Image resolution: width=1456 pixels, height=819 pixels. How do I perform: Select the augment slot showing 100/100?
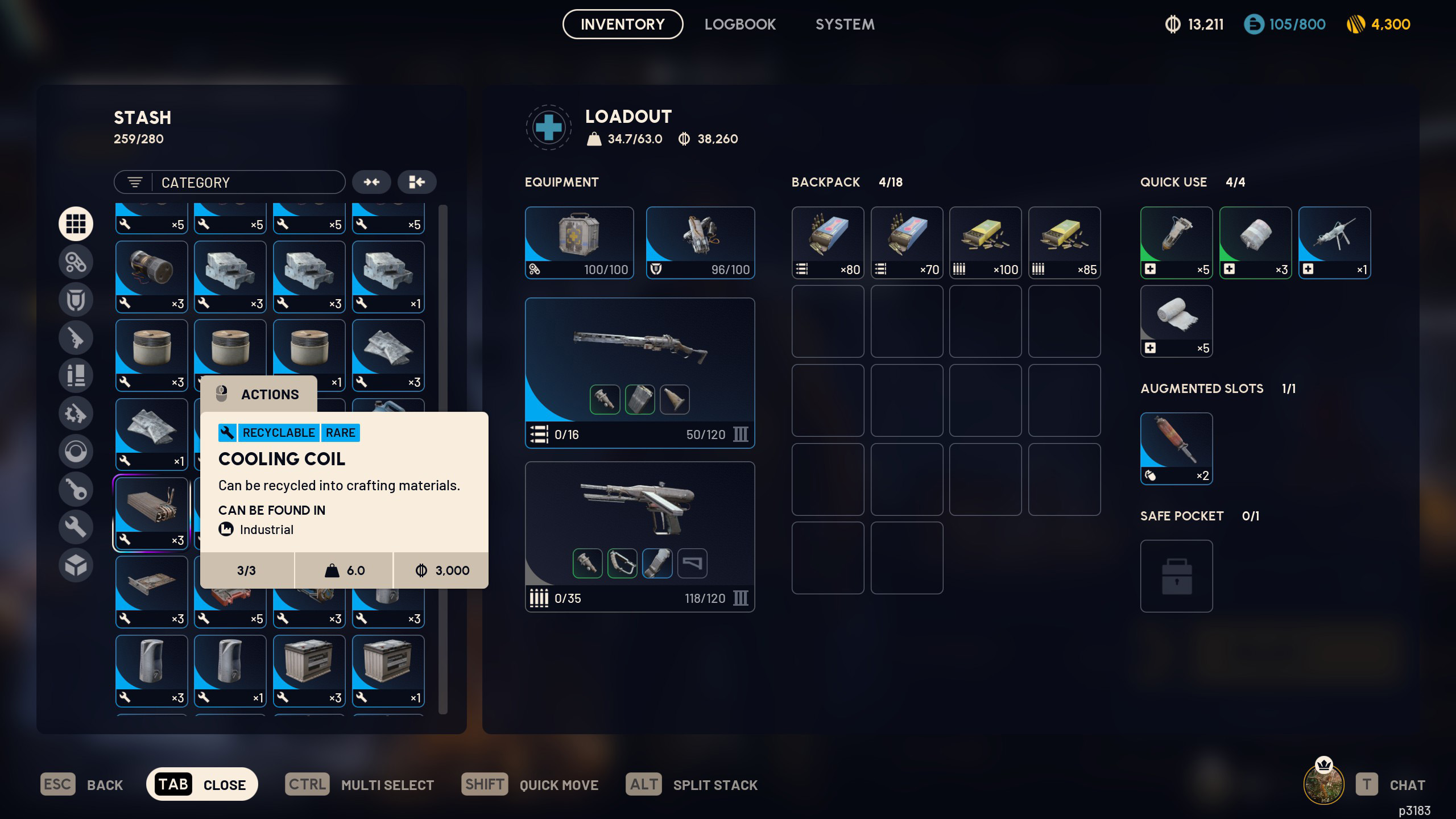coord(579,242)
